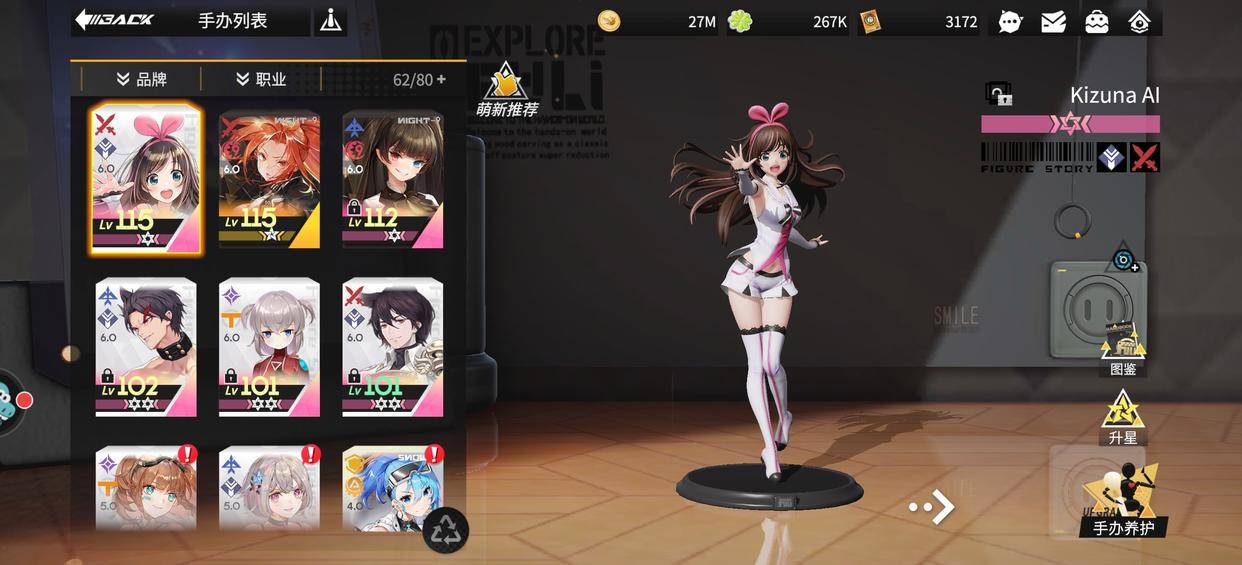Choose the level 112 brown-haired figure card
Viewport: 1242px width, 565px height.
[x=393, y=179]
